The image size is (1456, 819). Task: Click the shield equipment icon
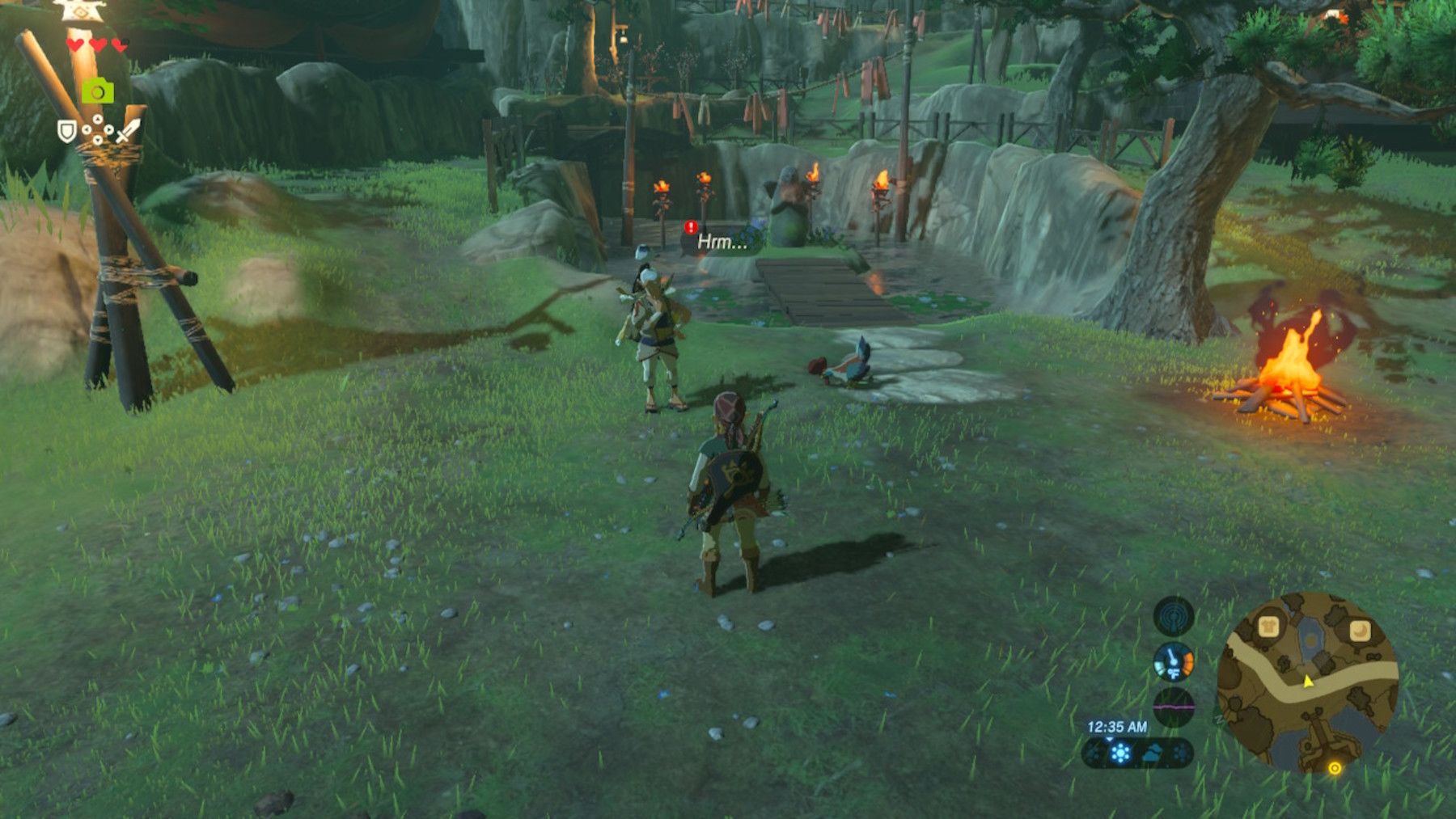pyautogui.click(x=67, y=132)
